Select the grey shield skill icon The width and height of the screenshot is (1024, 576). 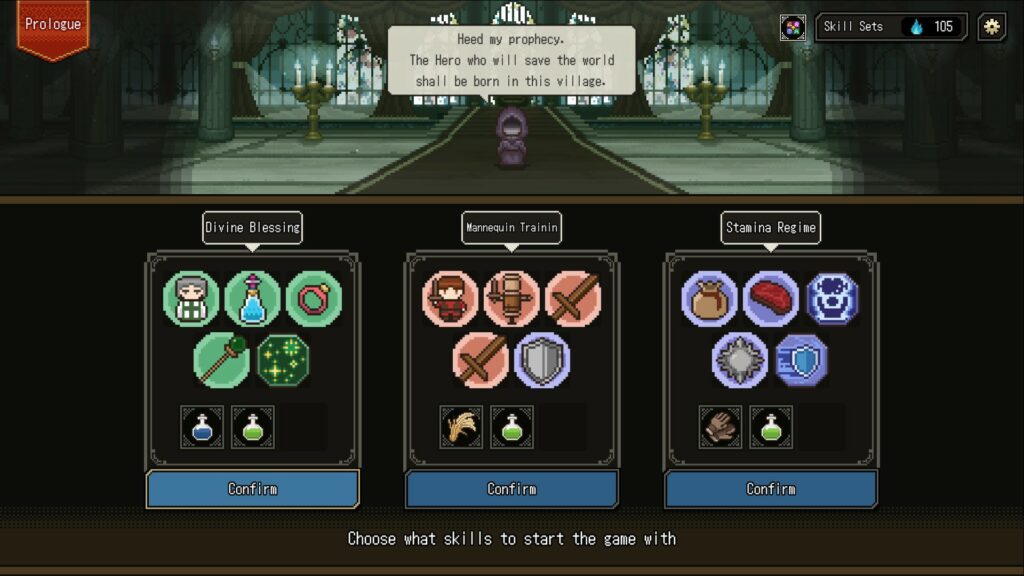click(x=542, y=360)
